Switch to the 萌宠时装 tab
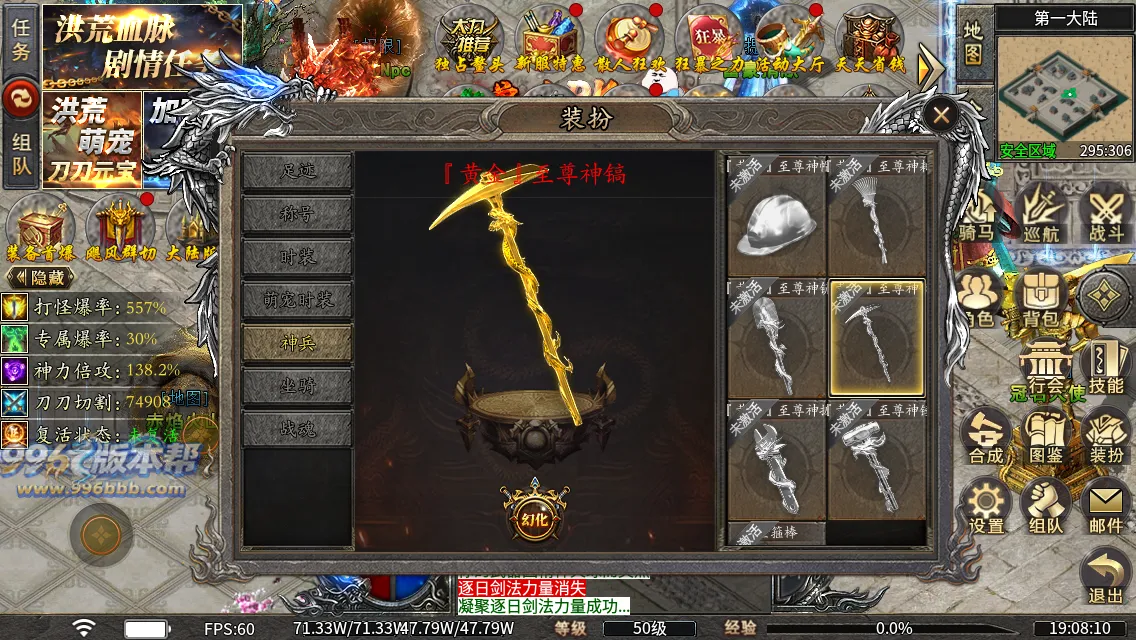Image resolution: width=1136 pixels, height=640 pixels. coord(297,300)
